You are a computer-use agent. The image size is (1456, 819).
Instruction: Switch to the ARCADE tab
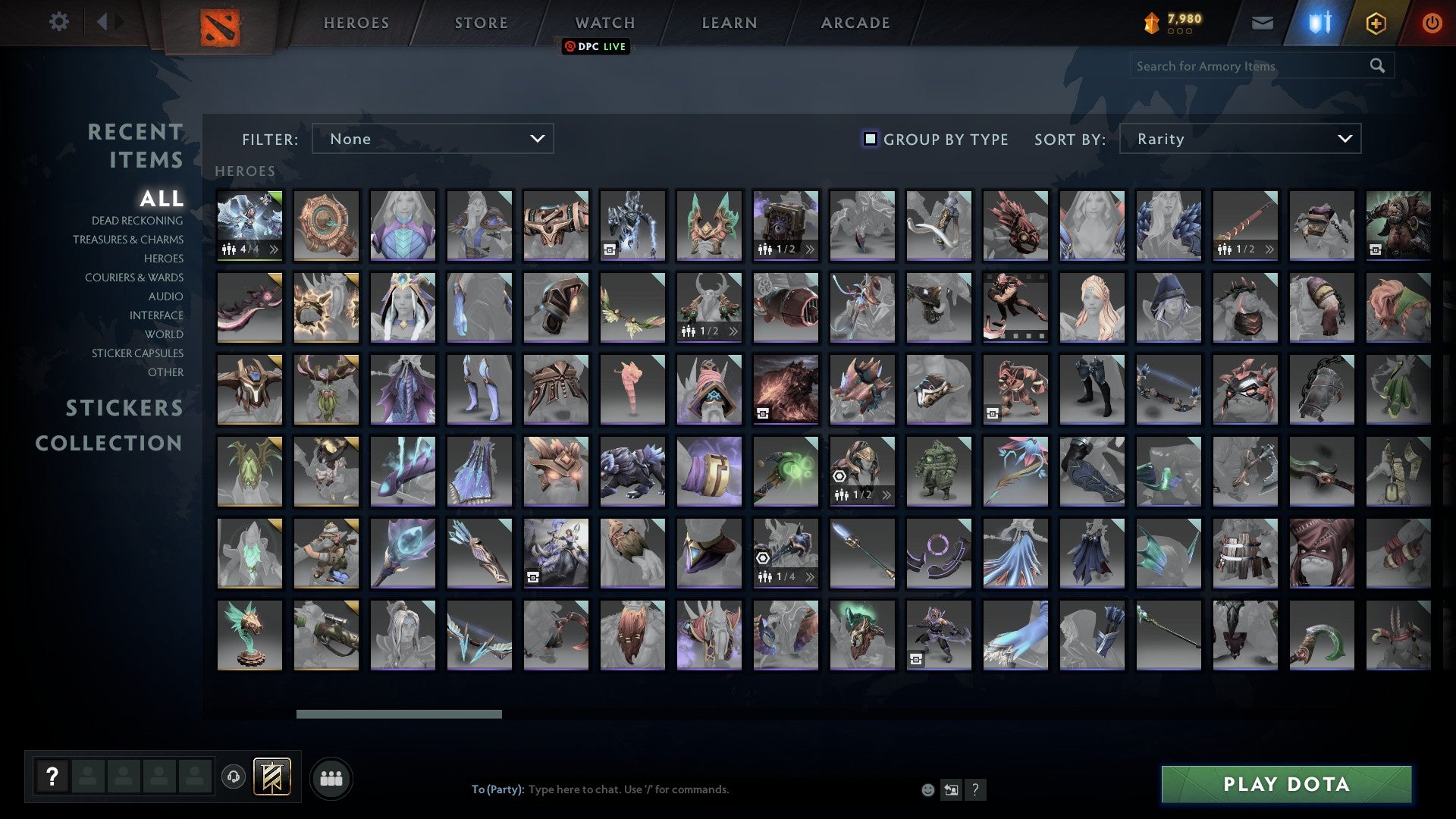854,23
